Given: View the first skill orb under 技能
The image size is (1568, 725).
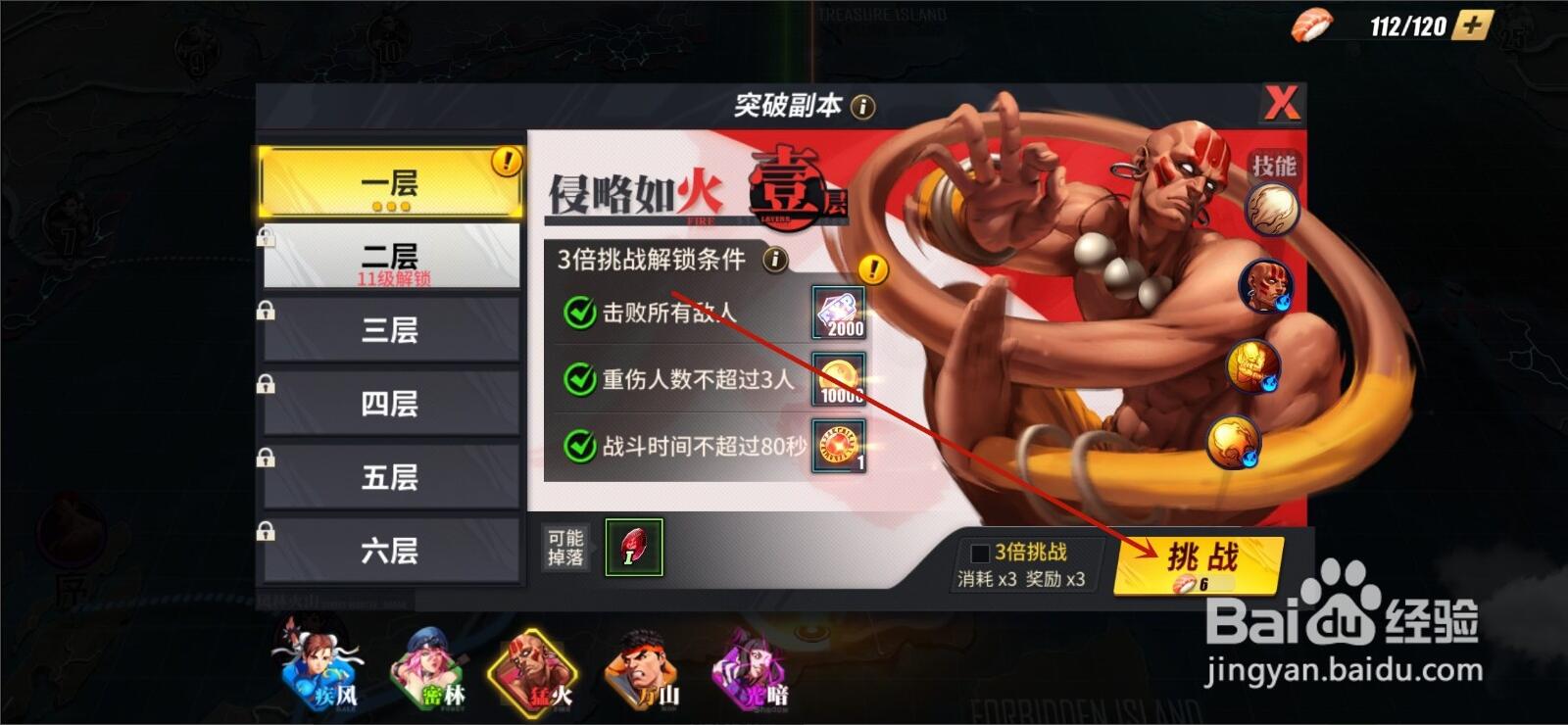Looking at the screenshot, I should point(1270,209).
